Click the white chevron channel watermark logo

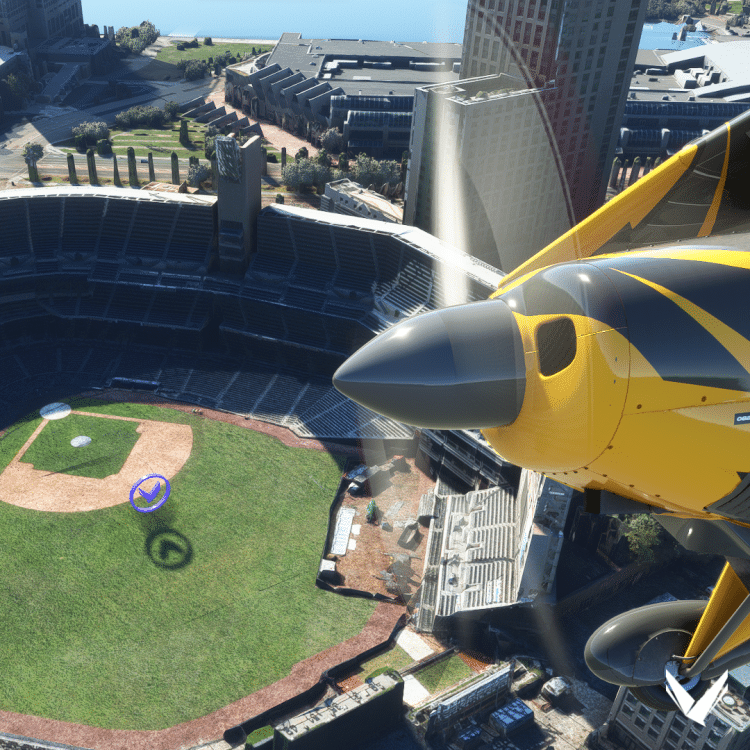696,697
